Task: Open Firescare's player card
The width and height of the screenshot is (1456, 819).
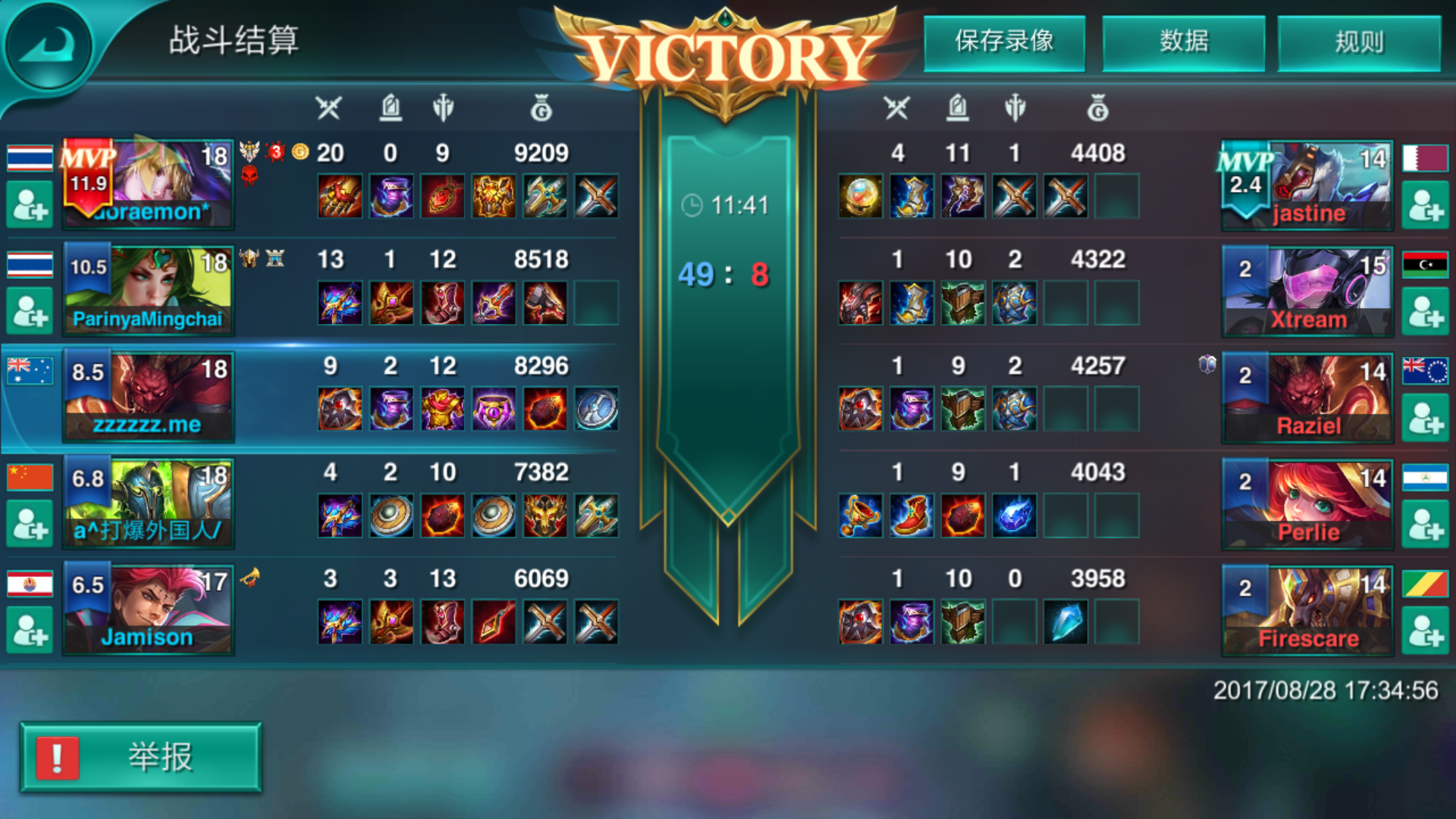Action: (1307, 610)
